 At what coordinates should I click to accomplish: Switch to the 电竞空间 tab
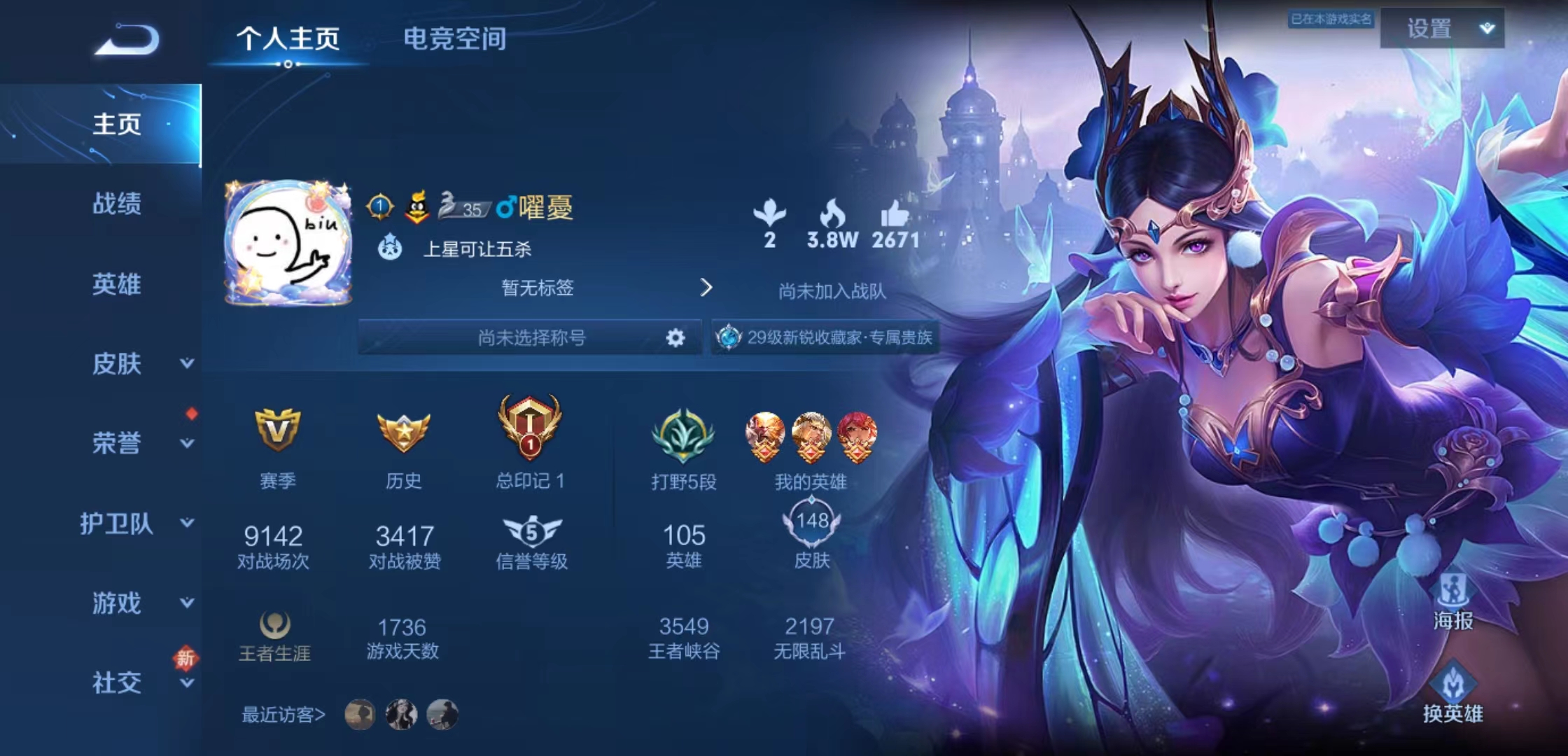(455, 40)
